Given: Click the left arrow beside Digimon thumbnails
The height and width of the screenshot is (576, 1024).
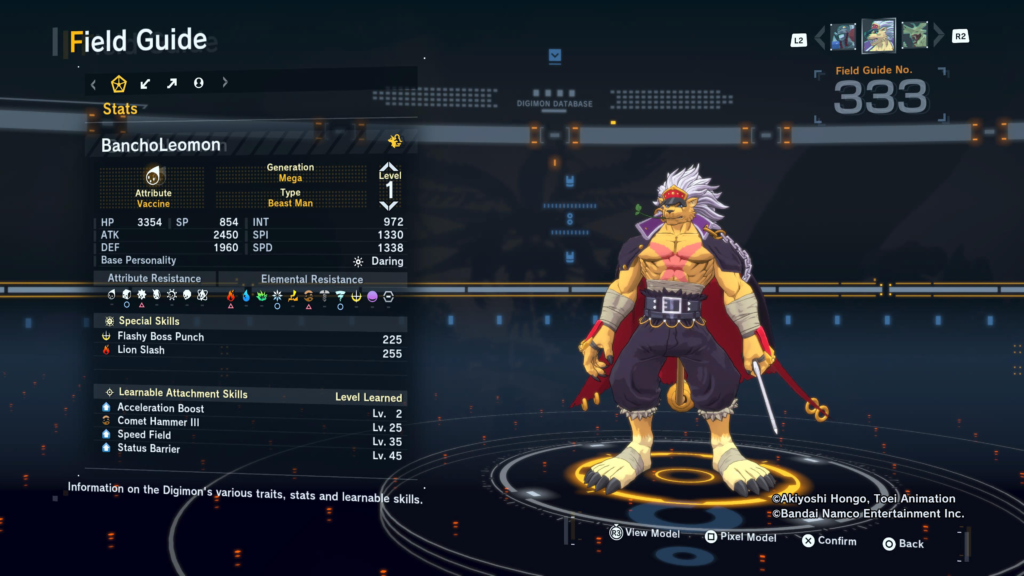Looking at the screenshot, I should (820, 38).
